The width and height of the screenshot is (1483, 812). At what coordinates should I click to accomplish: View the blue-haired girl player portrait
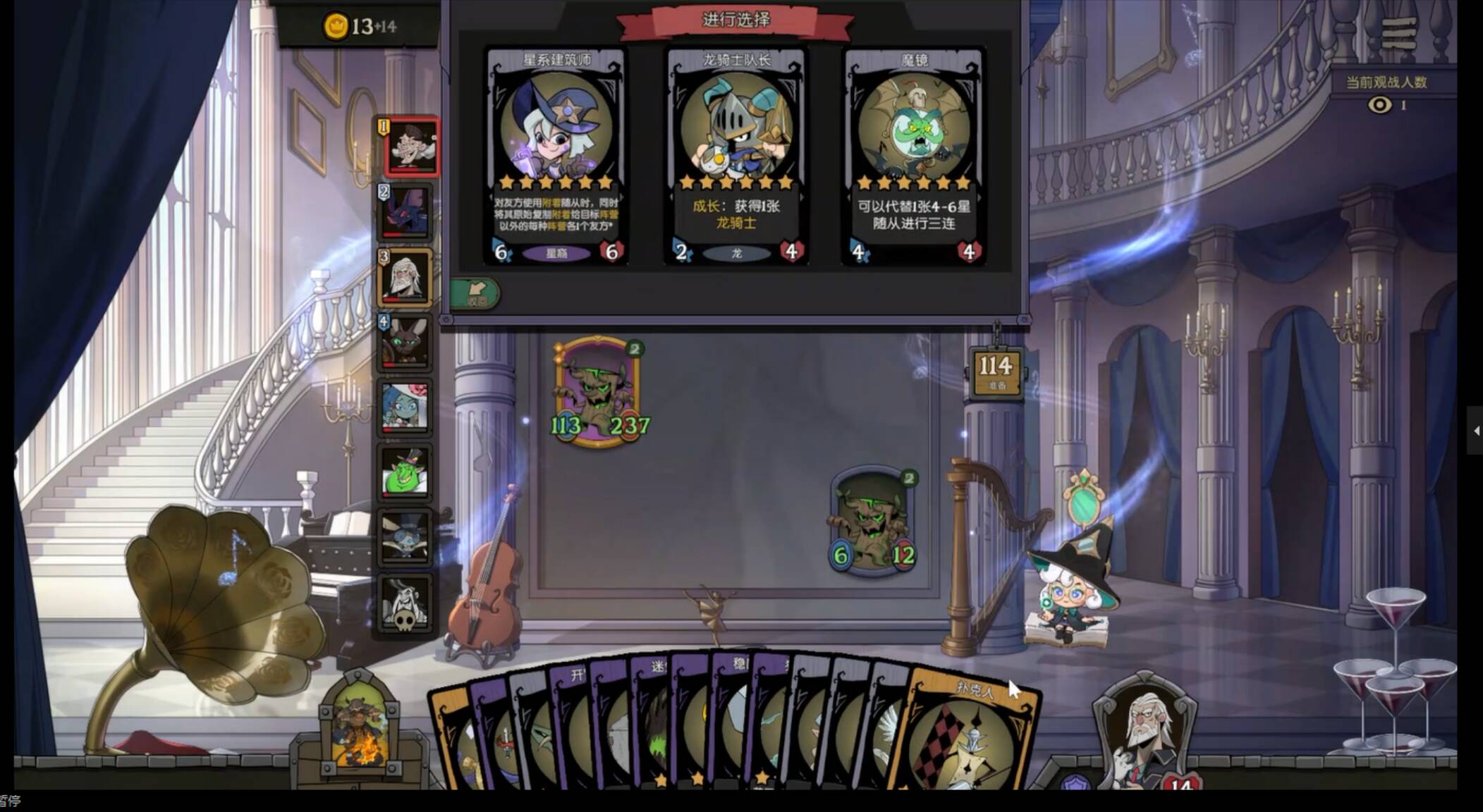pos(405,407)
